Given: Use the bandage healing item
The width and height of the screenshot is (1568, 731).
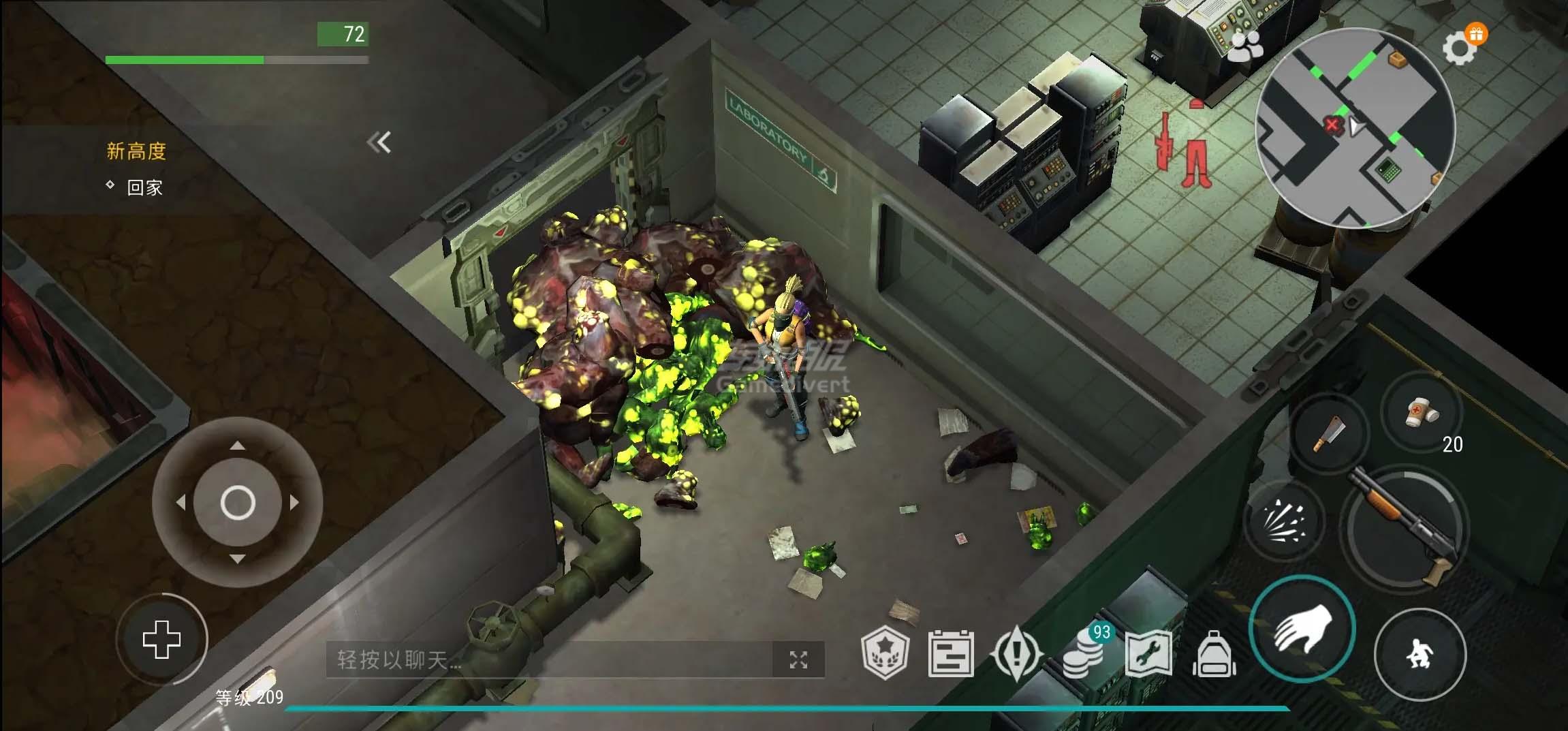Looking at the screenshot, I should tap(1421, 412).
